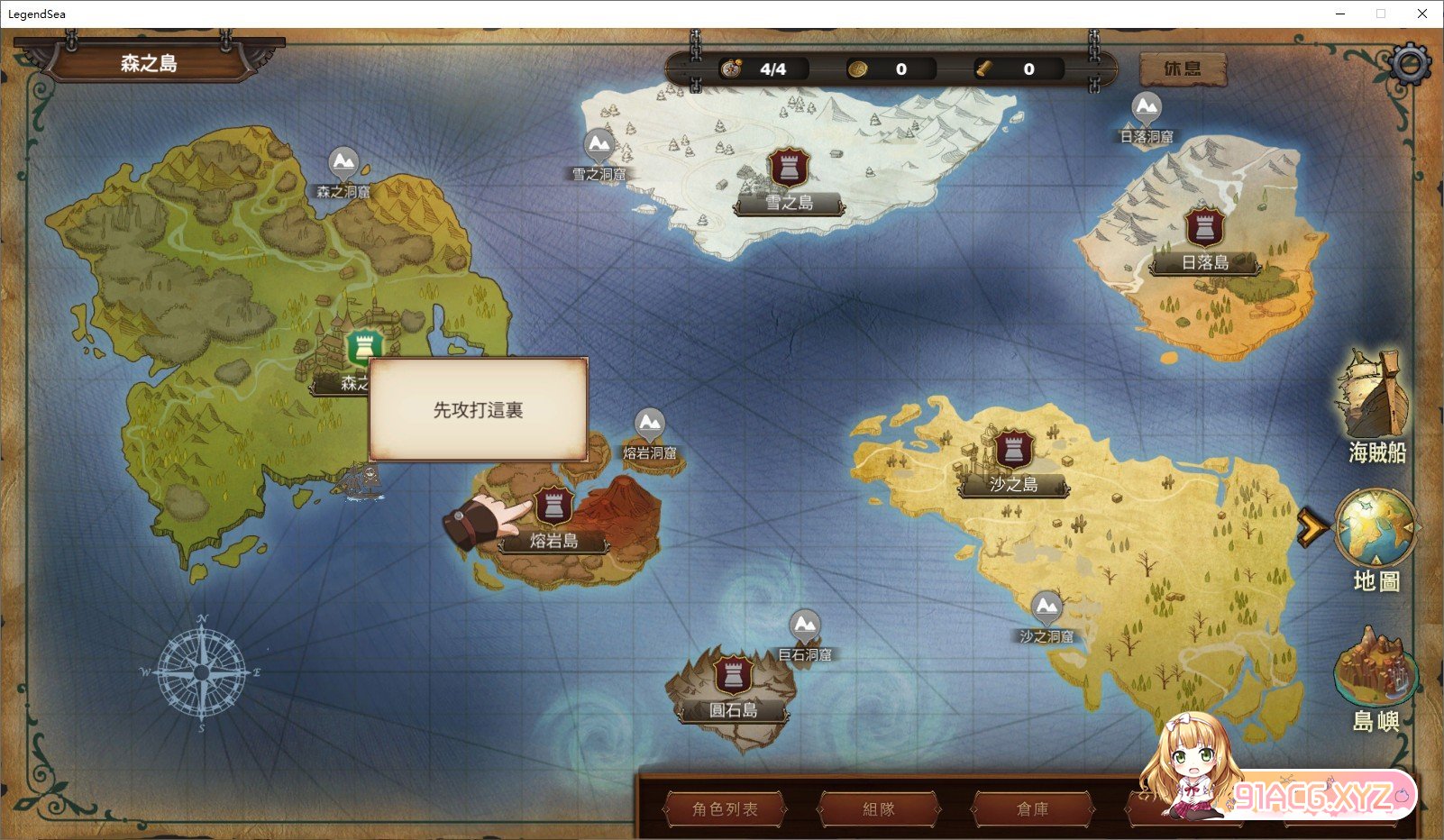Click the 休息 rest button
The width and height of the screenshot is (1444, 840).
(x=1183, y=68)
